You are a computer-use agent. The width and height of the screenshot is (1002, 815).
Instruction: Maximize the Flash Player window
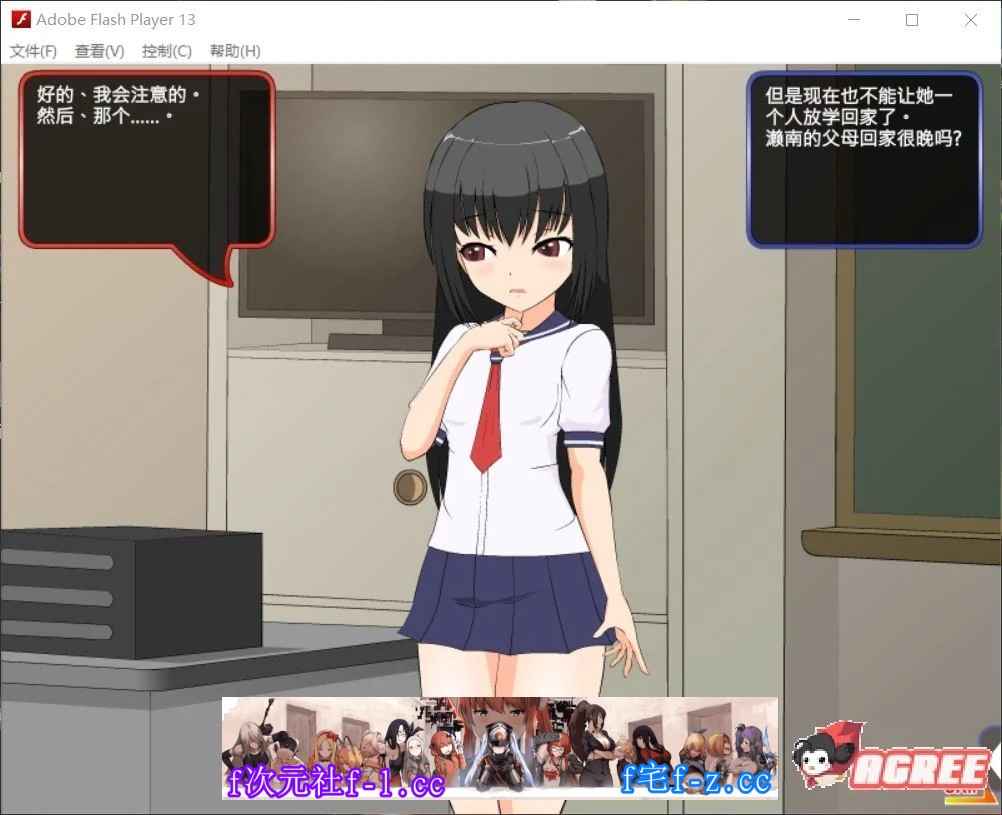click(912, 20)
